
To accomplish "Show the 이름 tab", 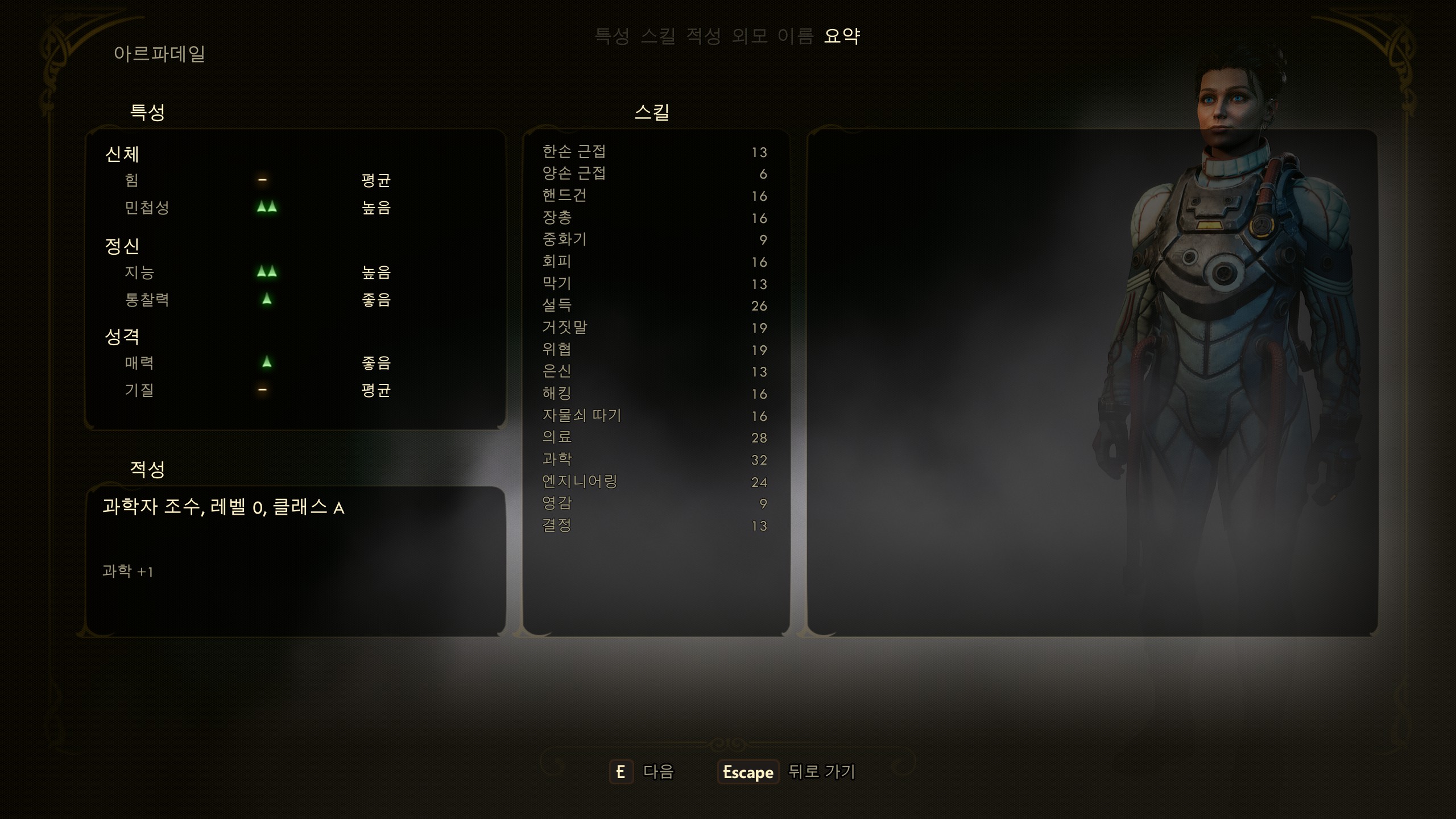I will (x=795, y=36).
